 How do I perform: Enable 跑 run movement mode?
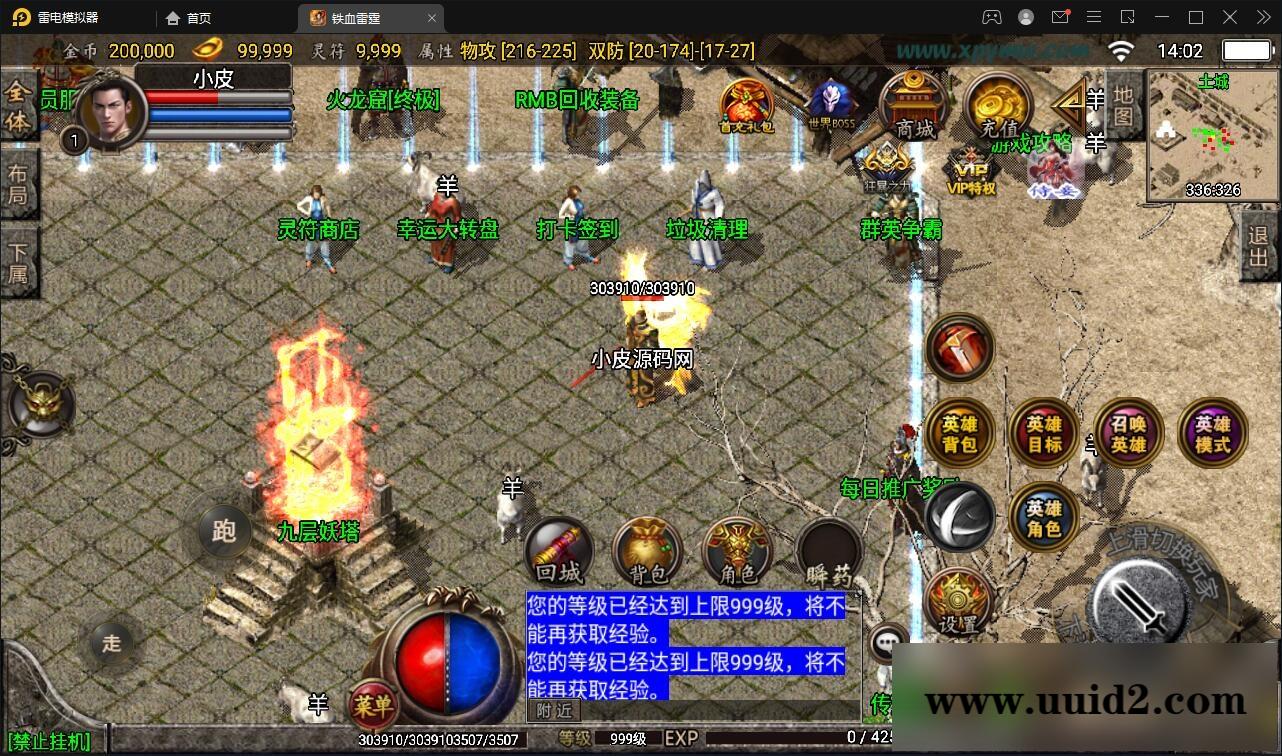(x=222, y=533)
